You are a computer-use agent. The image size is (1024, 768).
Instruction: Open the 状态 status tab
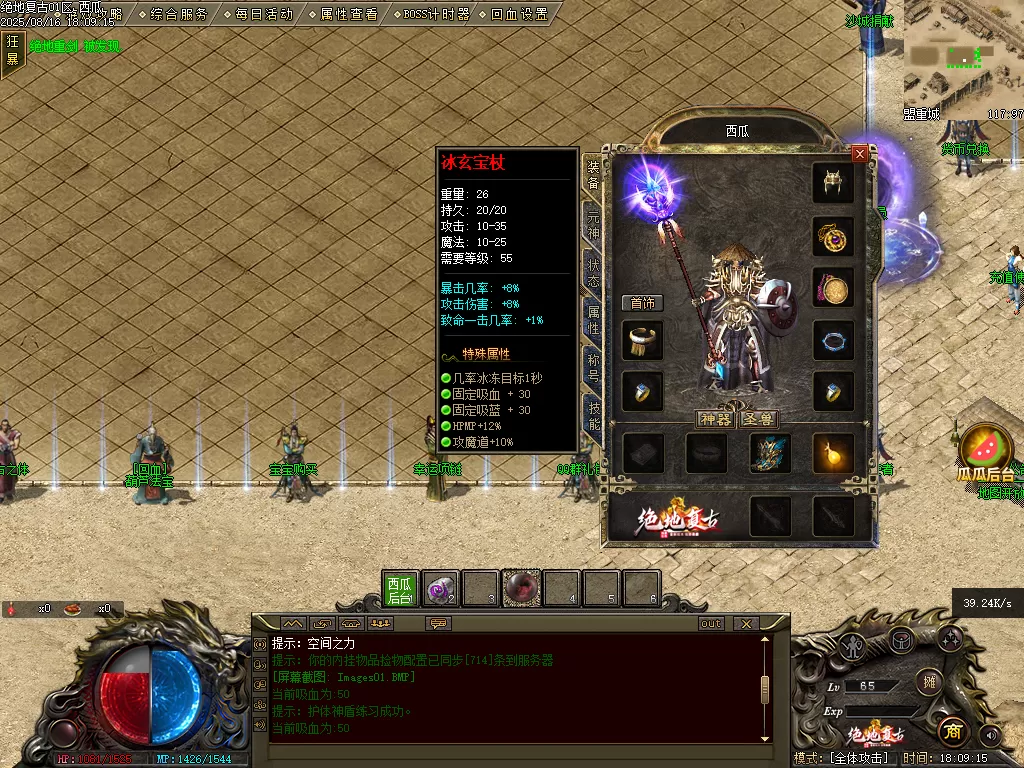(592, 273)
